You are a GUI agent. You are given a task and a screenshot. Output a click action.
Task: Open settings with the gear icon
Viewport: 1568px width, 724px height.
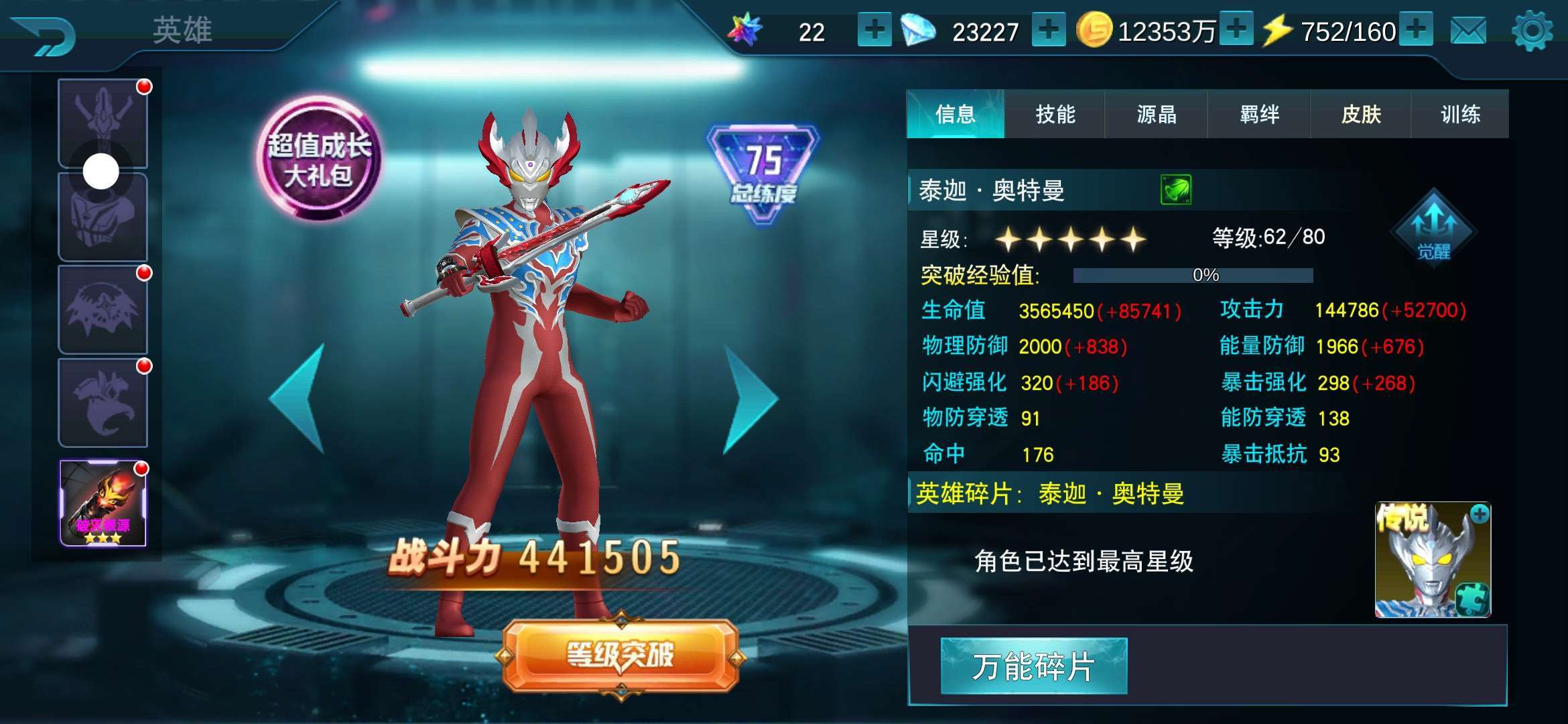(x=1532, y=31)
